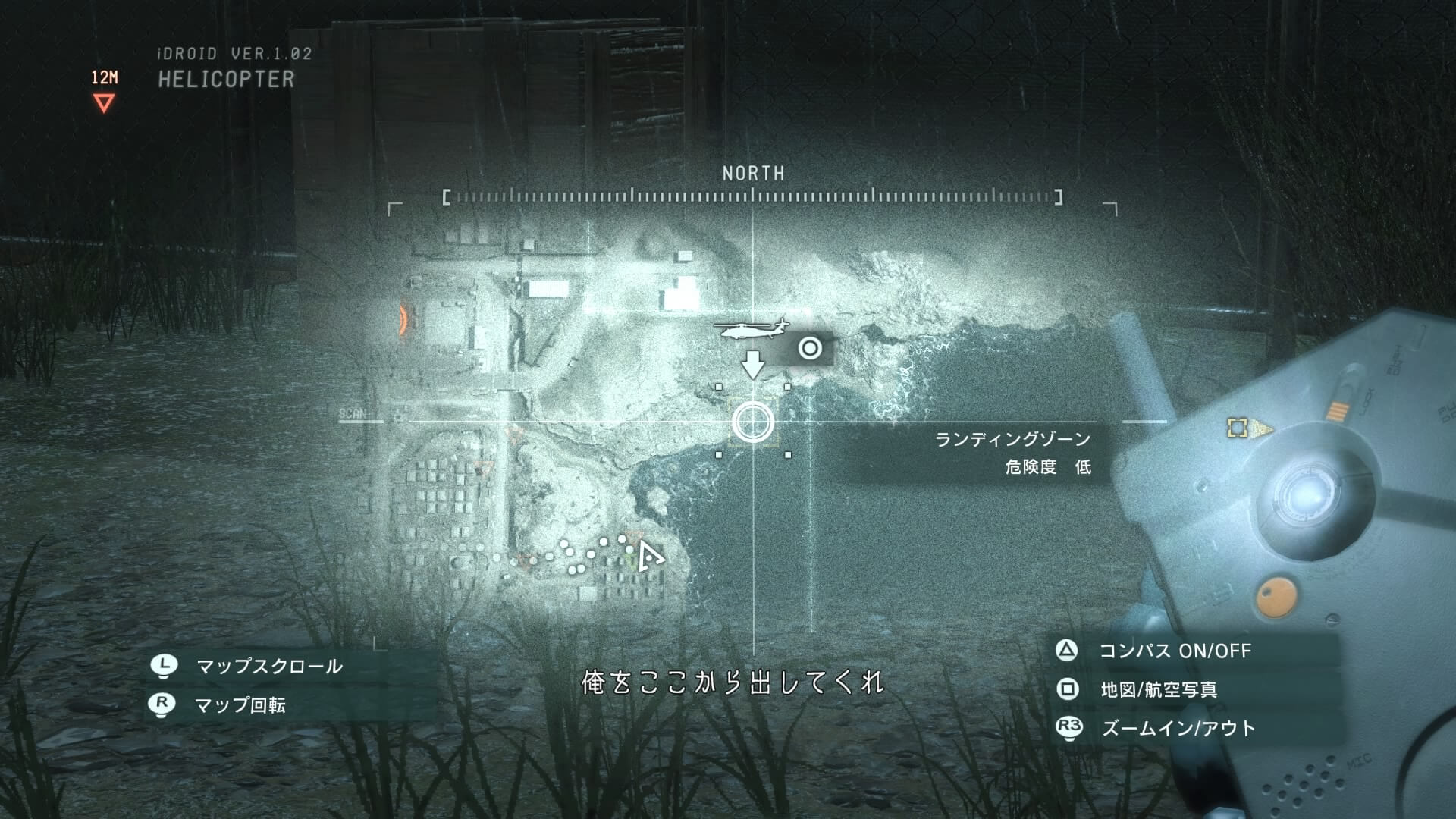Click the ズームイン/アウト zoom option
Screen dimensions: 1456x819
coord(1178,728)
